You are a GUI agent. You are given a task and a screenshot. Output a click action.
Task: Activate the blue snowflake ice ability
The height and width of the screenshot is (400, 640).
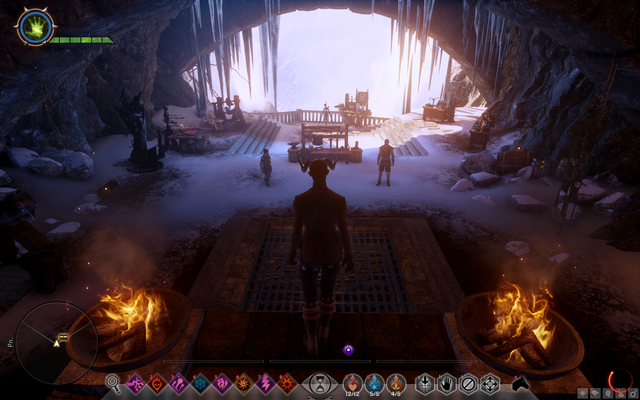(x=200, y=383)
